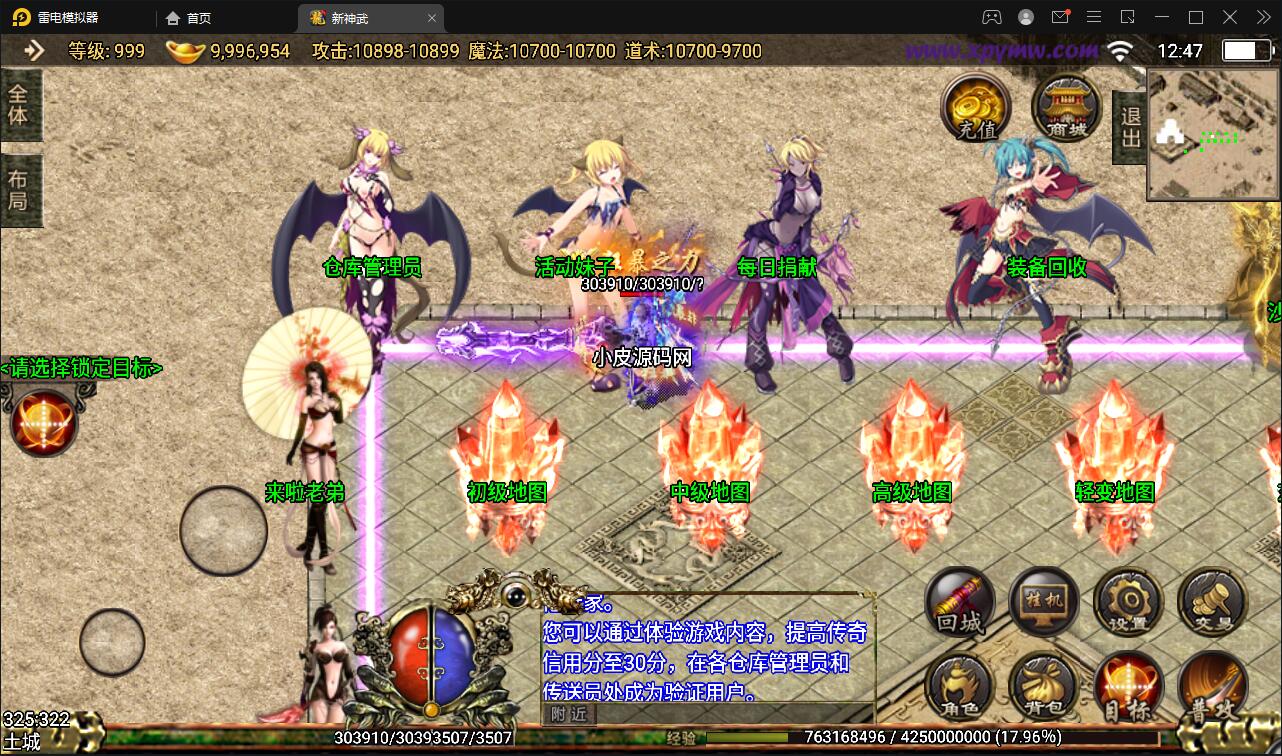Open the 商城 store
This screenshot has height=756, width=1282.
tap(1066, 108)
